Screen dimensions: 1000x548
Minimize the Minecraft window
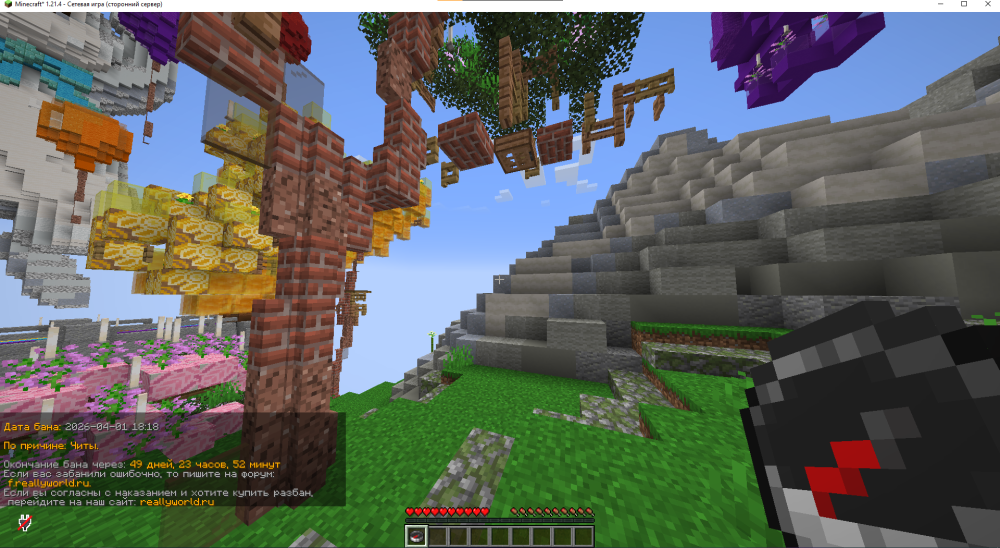pos(940,5)
